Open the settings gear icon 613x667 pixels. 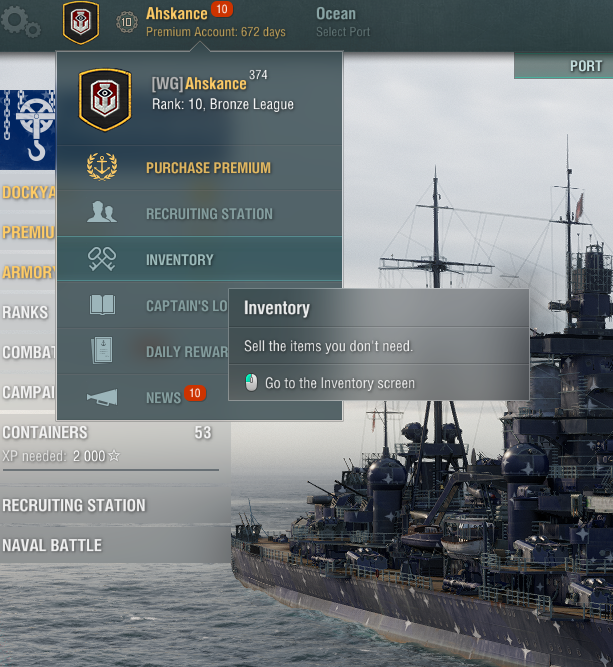[21, 21]
